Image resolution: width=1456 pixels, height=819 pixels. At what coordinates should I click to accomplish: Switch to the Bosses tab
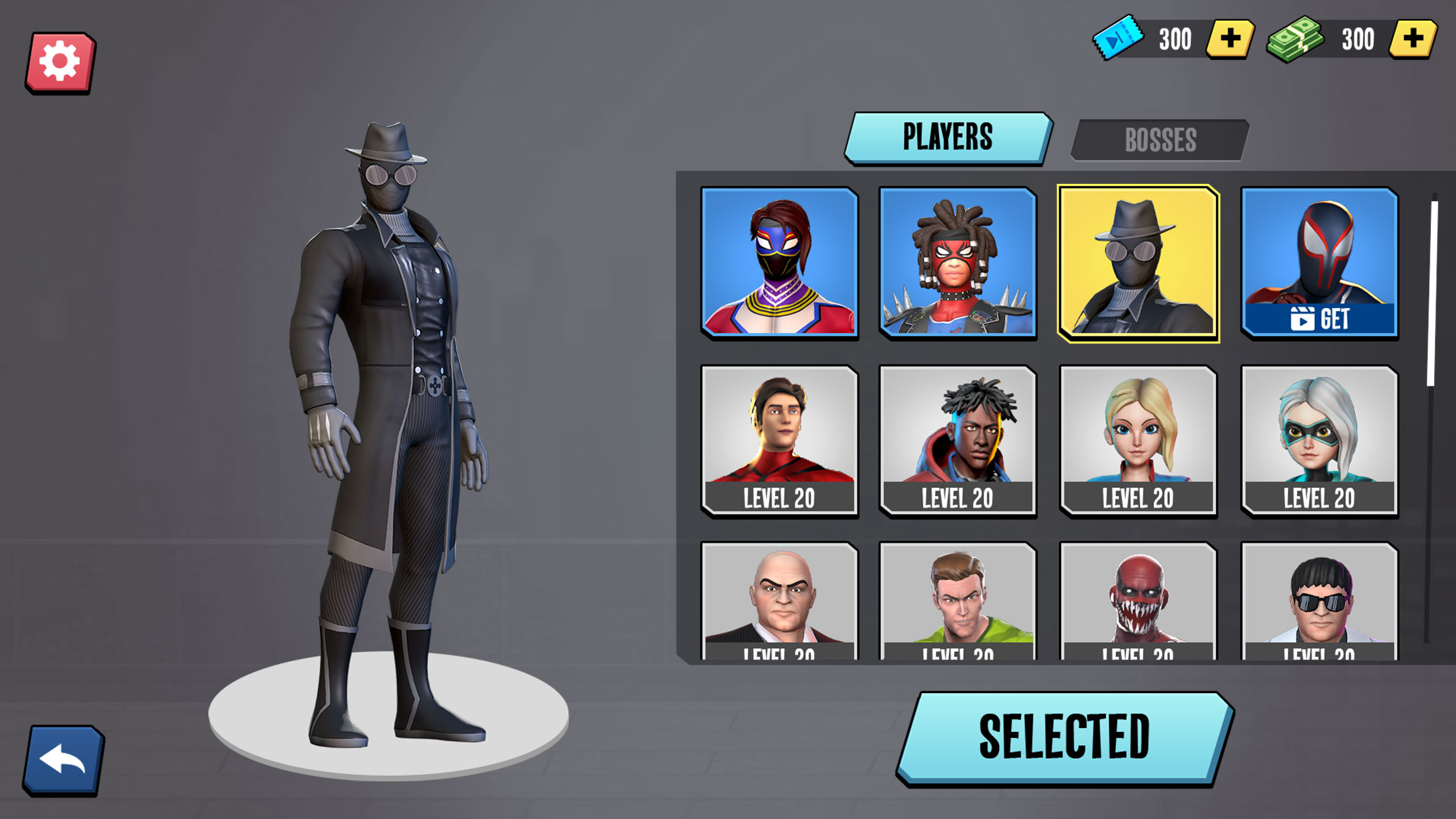1159,140
